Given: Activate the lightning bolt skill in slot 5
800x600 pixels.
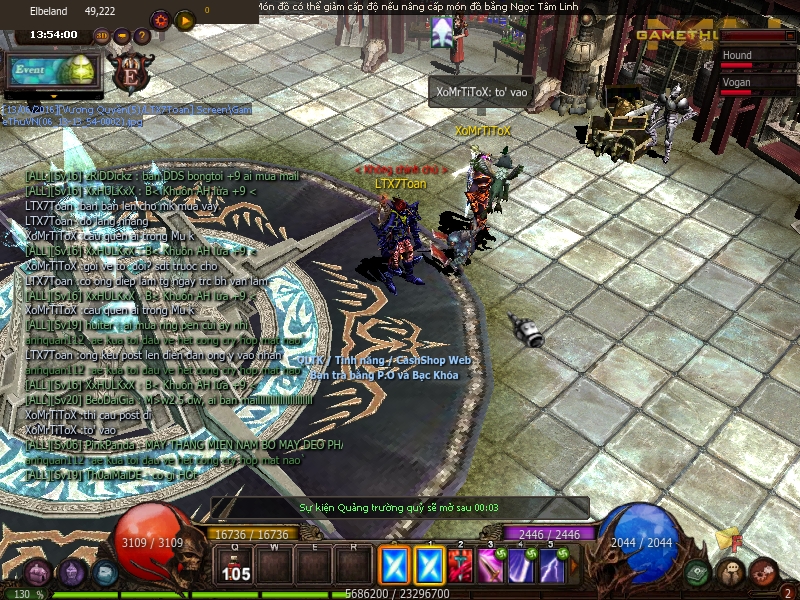Looking at the screenshot, I should (x=551, y=567).
